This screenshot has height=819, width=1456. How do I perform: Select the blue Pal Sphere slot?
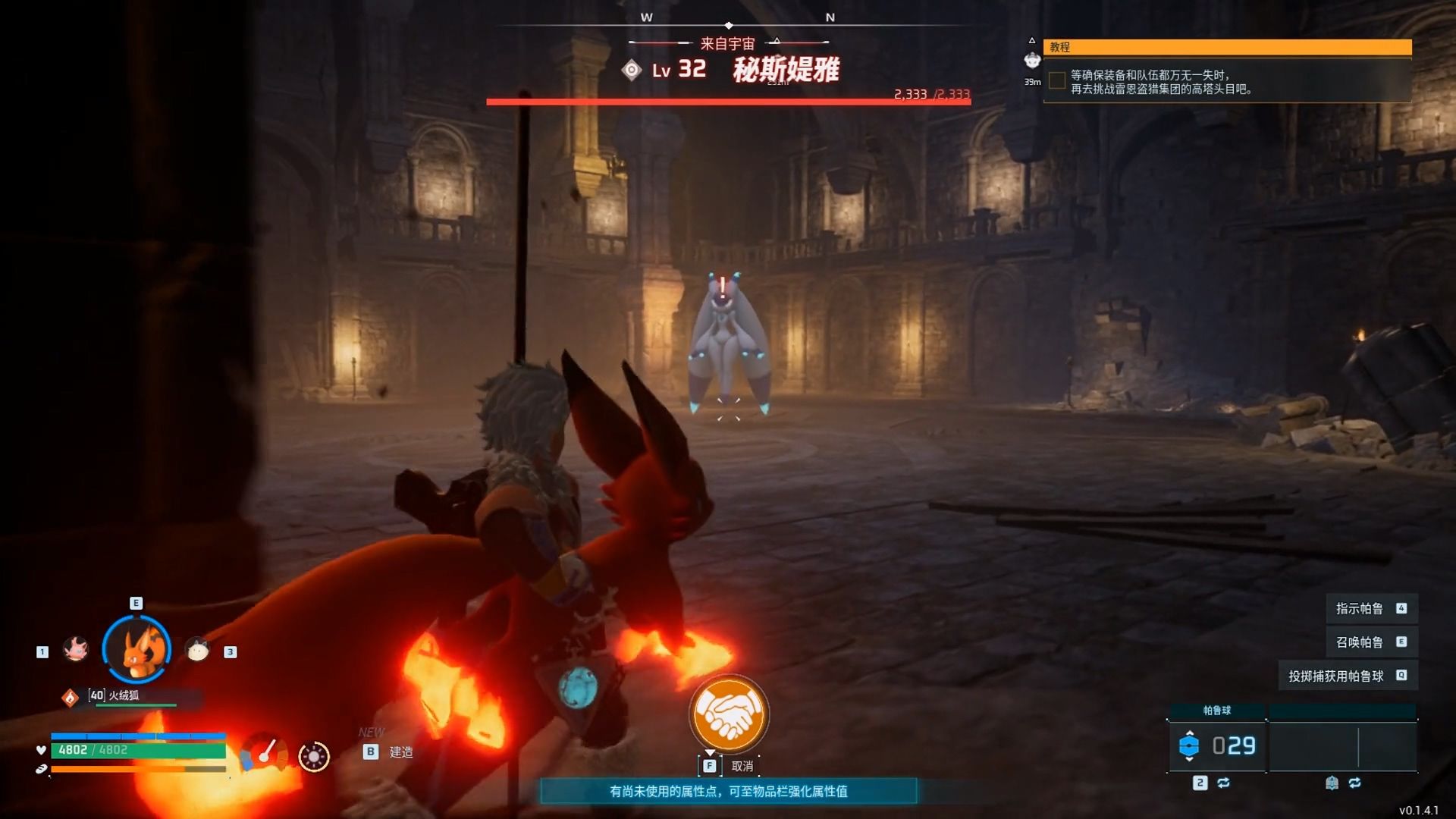[1216, 746]
